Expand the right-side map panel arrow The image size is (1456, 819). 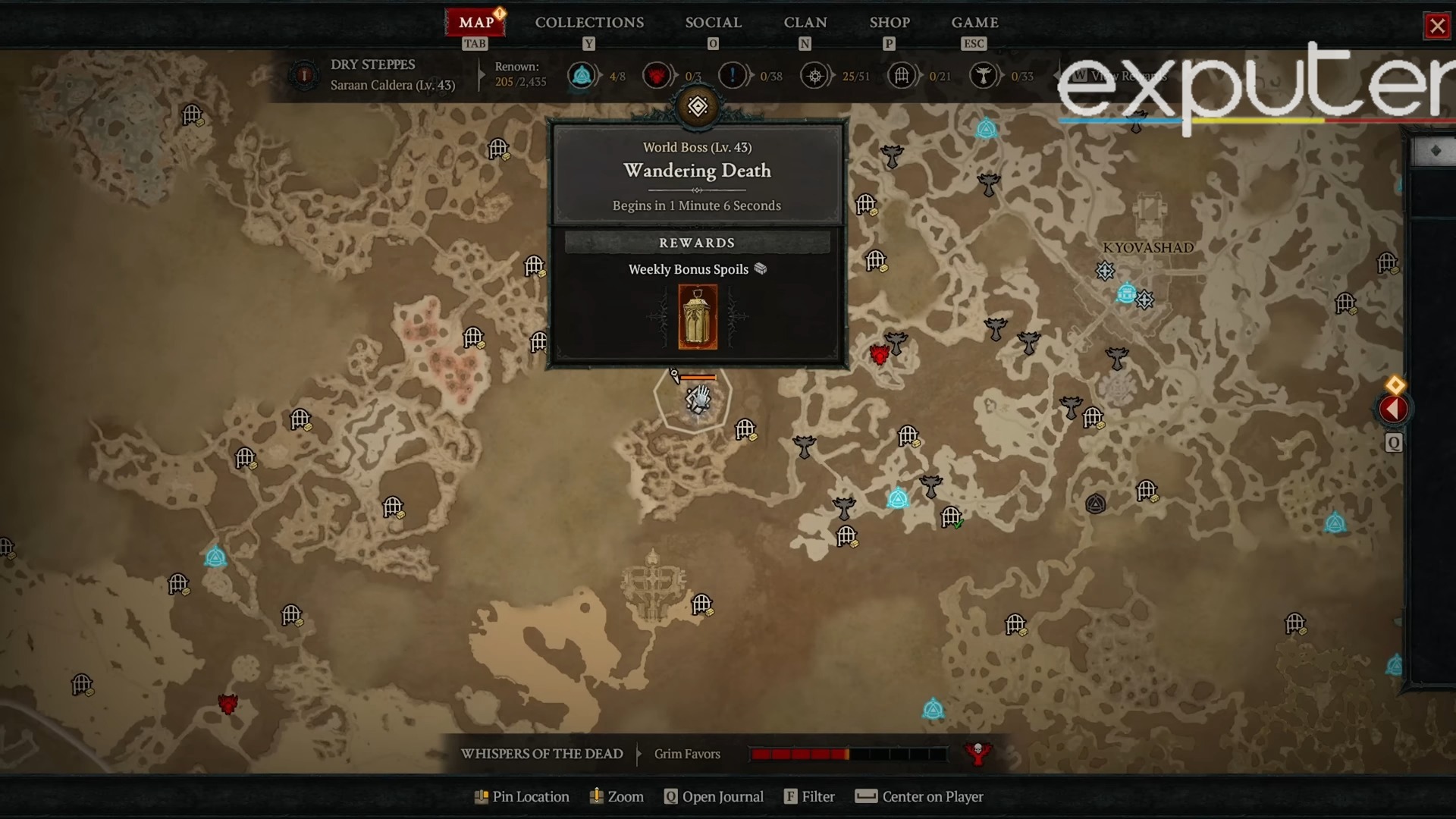tap(1392, 409)
